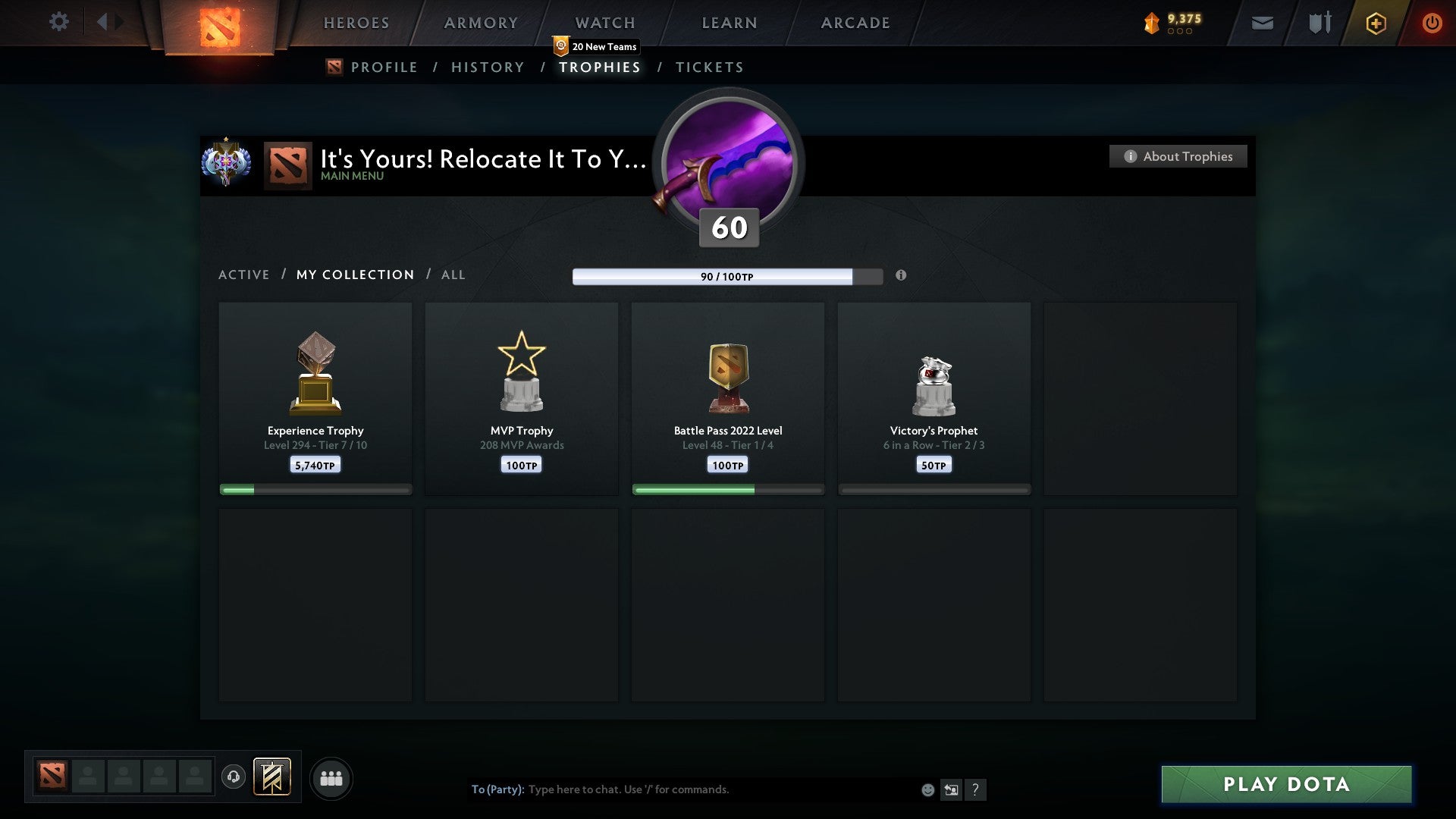The image size is (1456, 819).
Task: Click the question mark help icon
Action: 977,790
